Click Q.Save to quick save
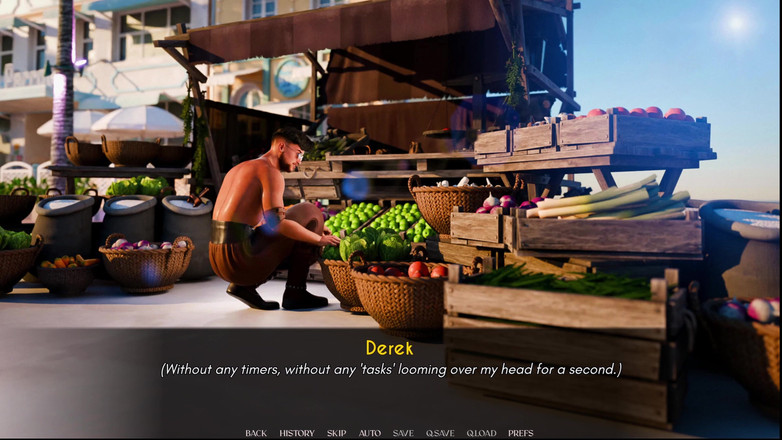Image resolution: width=782 pixels, height=440 pixels. [440, 433]
